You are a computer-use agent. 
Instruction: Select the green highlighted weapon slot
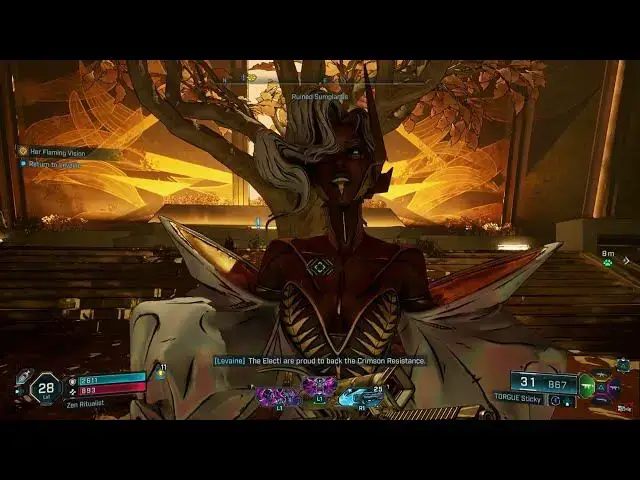(587, 386)
